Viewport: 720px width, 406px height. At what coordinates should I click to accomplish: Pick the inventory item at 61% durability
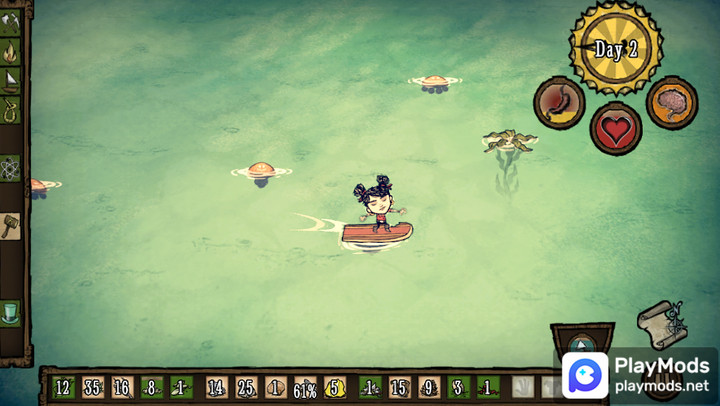pos(305,388)
